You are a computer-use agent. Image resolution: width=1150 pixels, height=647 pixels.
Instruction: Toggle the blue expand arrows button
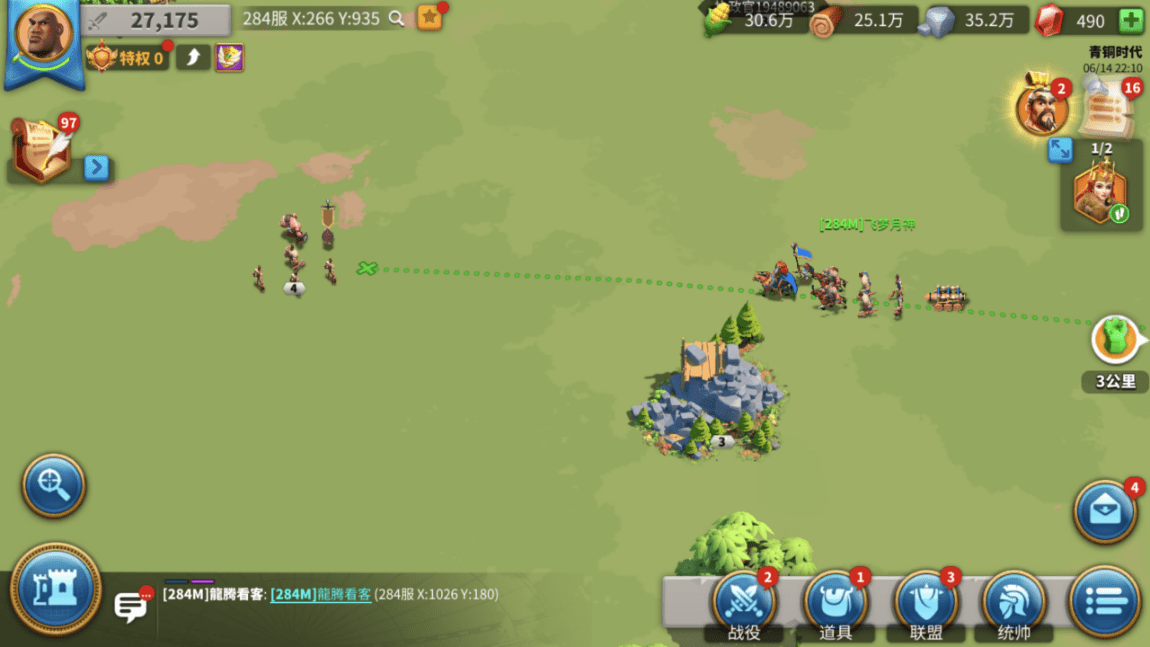point(1060,150)
